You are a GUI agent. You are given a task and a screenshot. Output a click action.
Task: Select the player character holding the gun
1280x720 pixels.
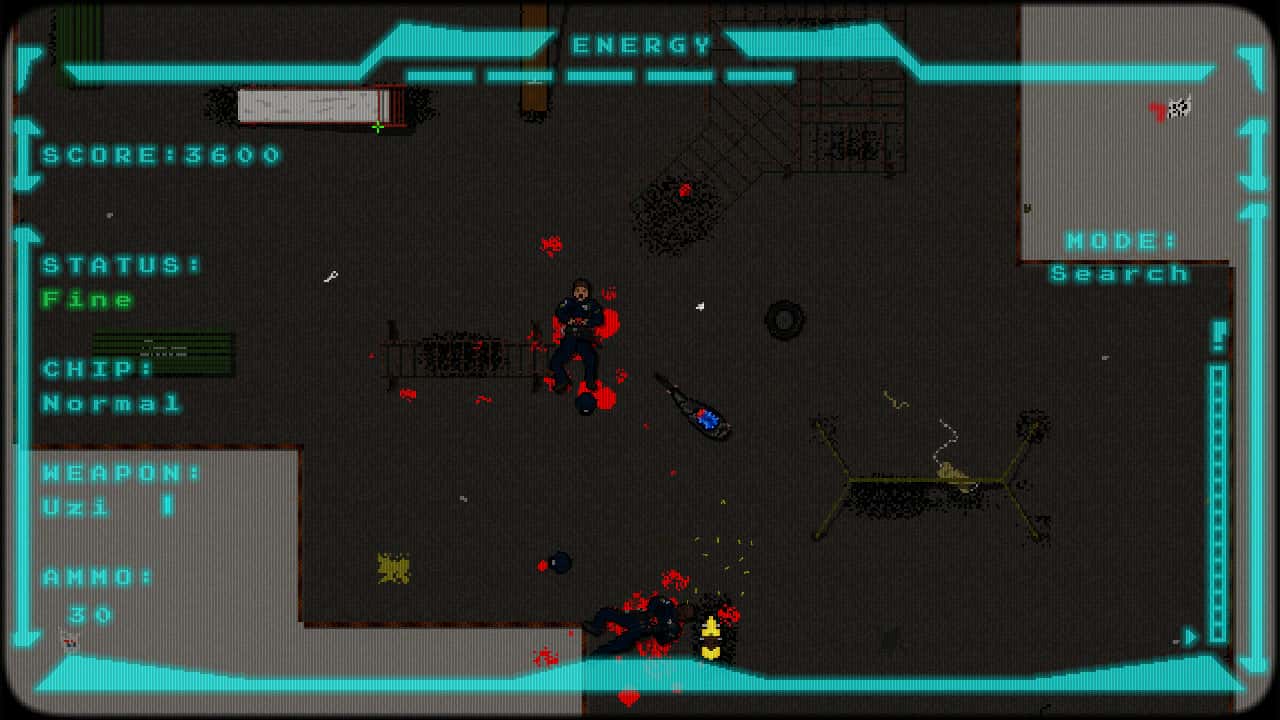580,320
